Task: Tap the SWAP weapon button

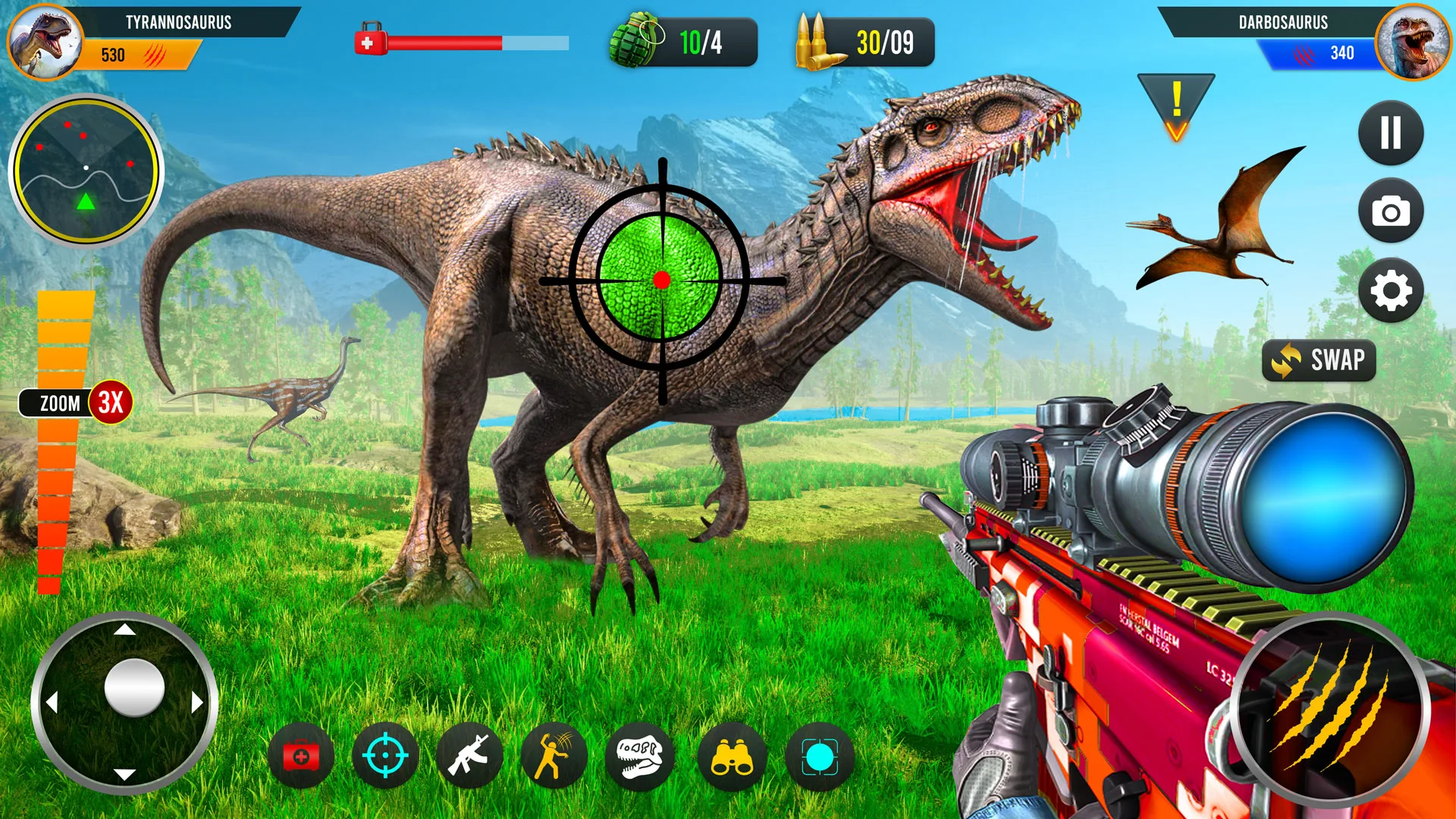Action: [x=1319, y=360]
